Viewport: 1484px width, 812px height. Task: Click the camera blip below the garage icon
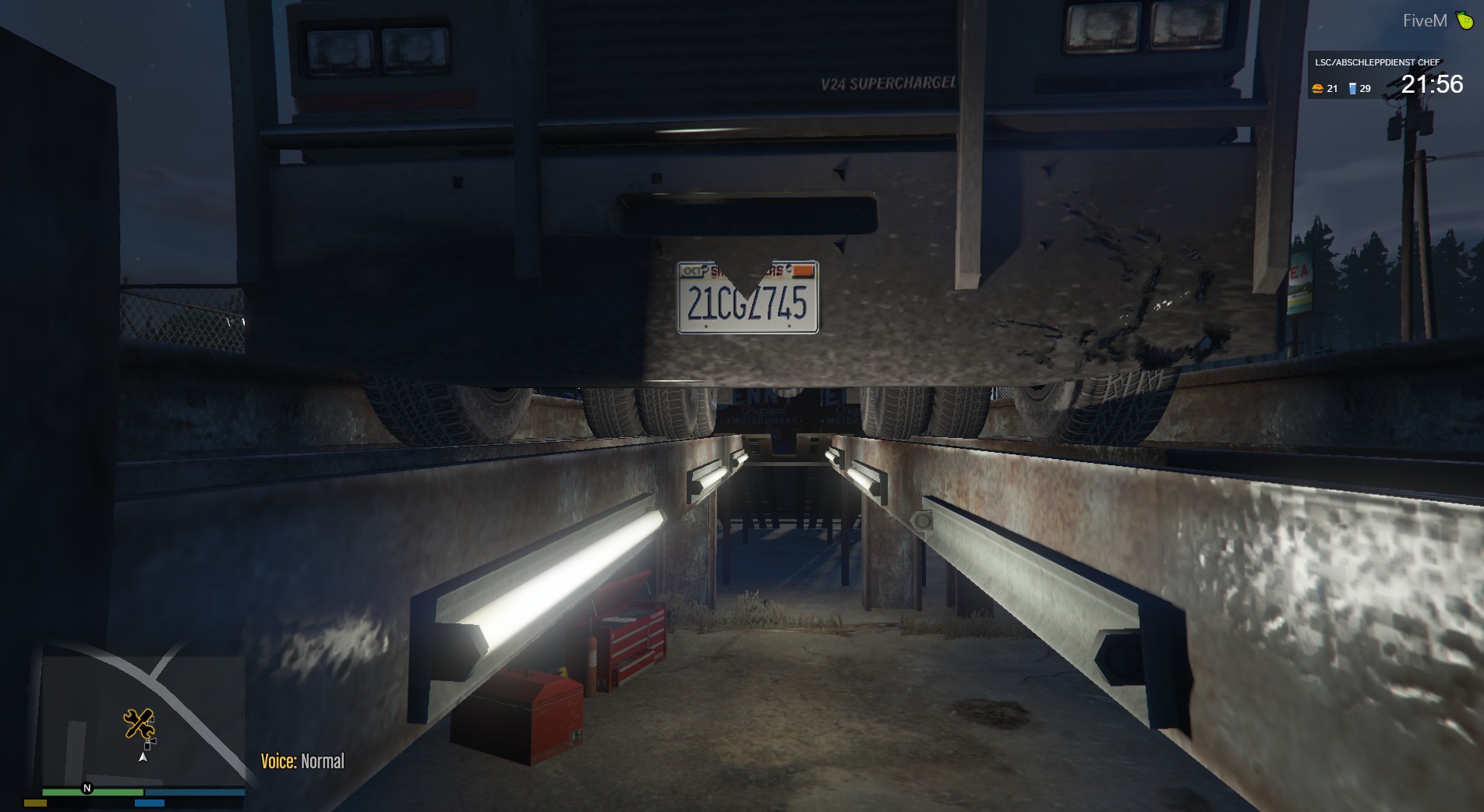coord(150,744)
